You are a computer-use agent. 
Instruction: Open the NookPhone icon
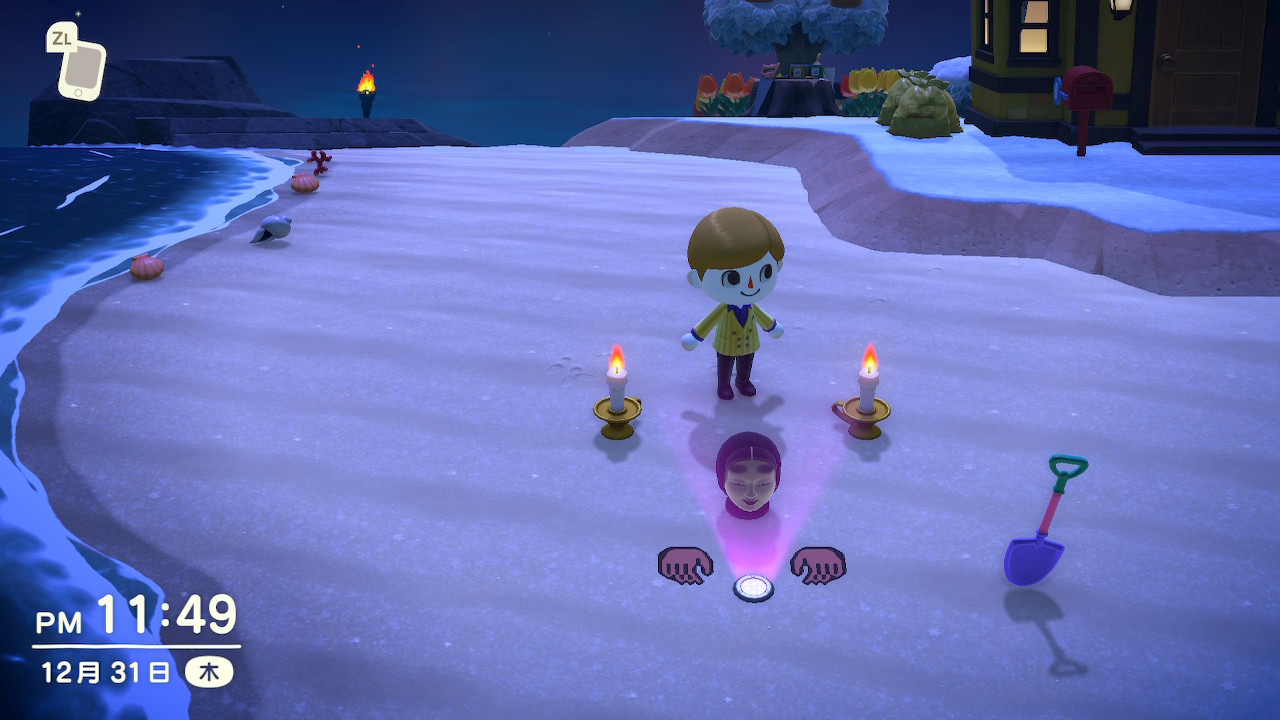[x=81, y=70]
